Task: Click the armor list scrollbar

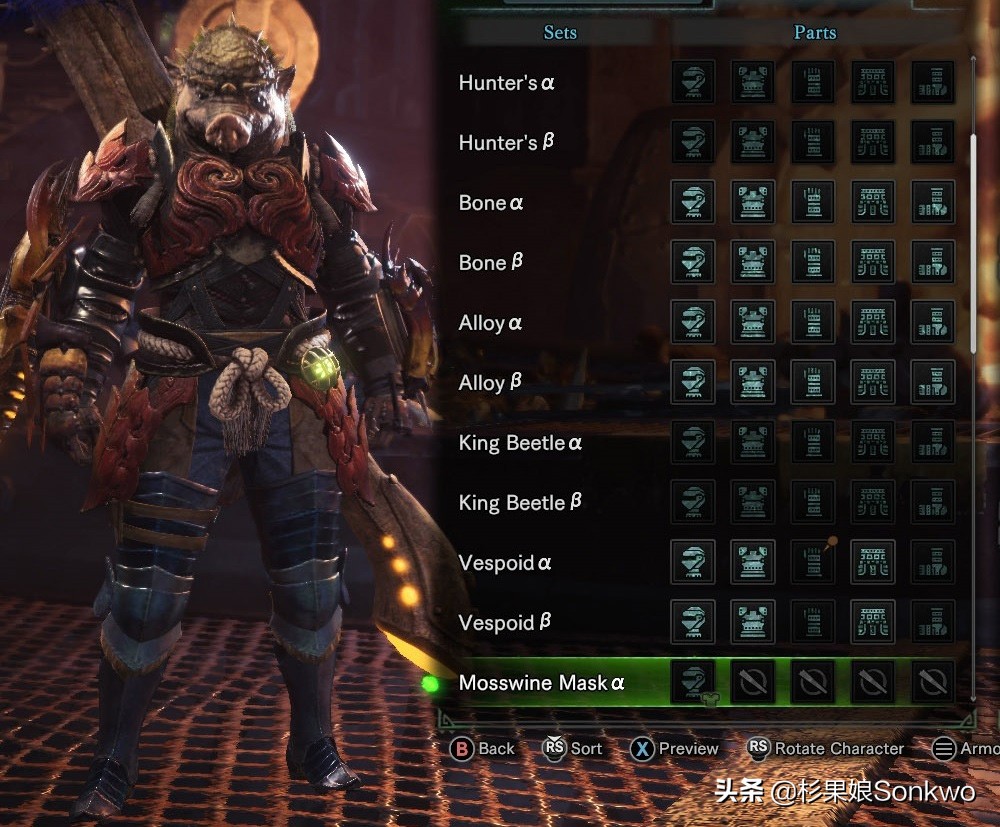Action: point(973,240)
